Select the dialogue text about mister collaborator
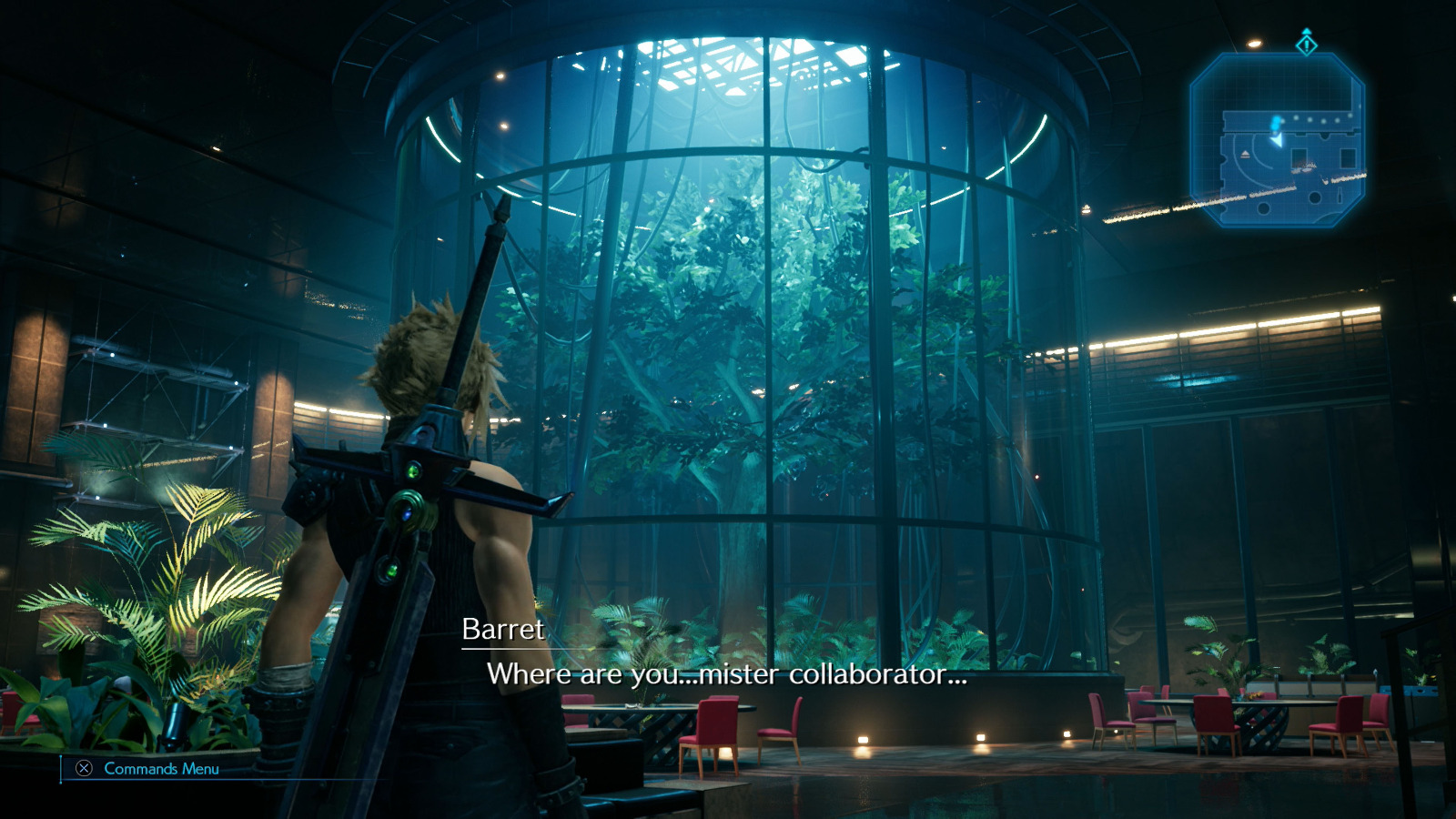1456x819 pixels. pos(730,676)
